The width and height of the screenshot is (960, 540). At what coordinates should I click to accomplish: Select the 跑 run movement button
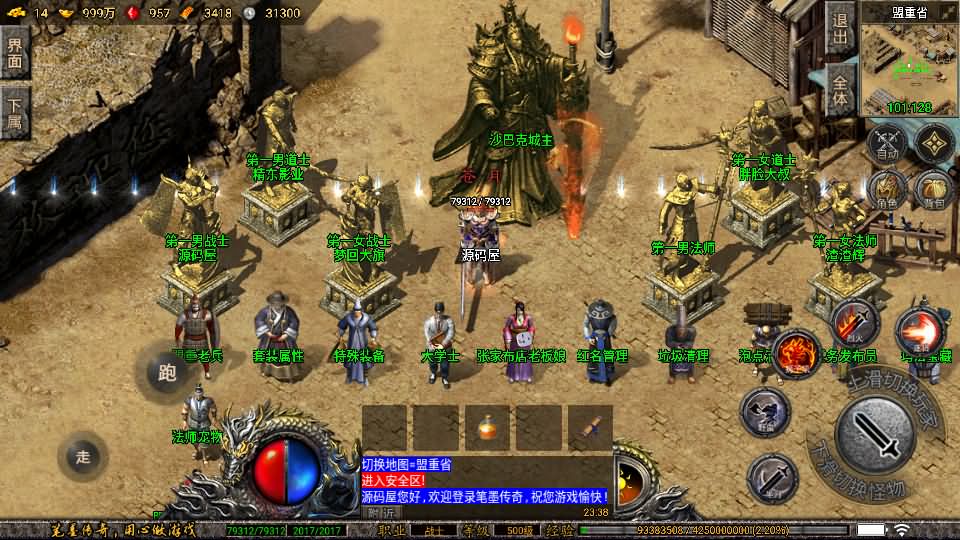click(166, 372)
